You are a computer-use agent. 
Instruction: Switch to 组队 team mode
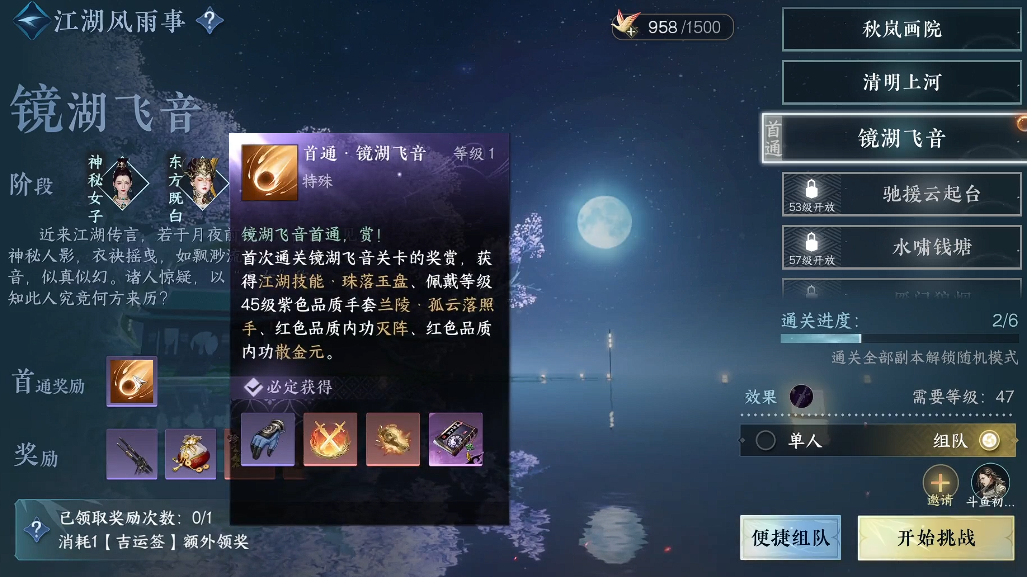988,440
